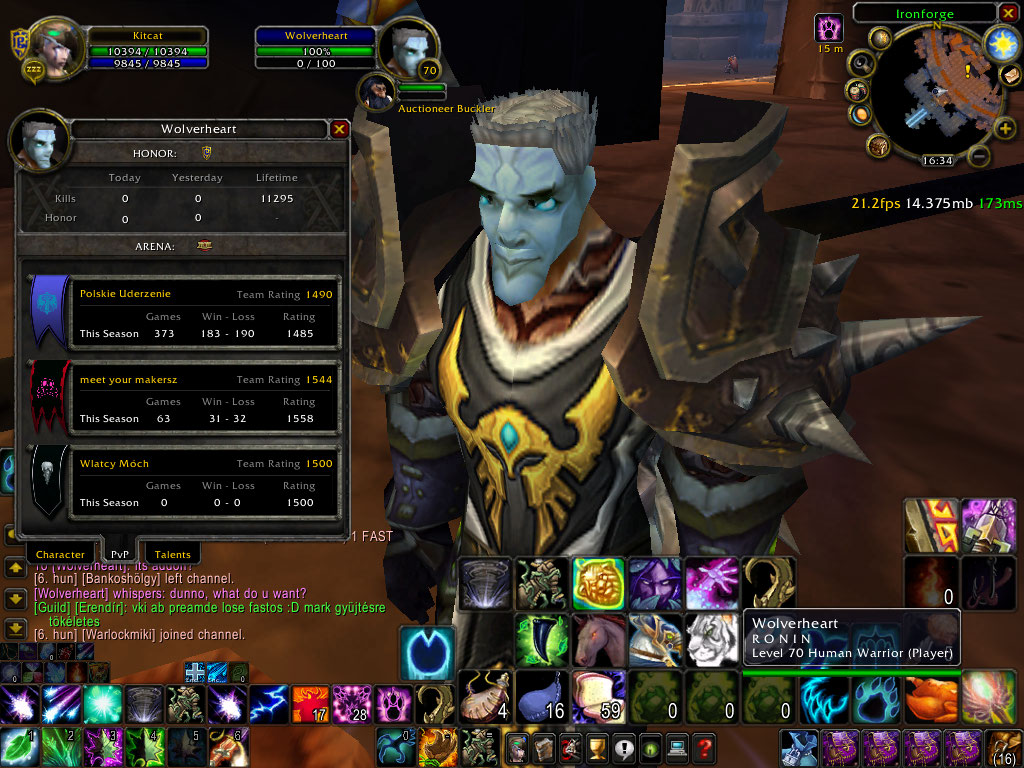Zoom out the minimap
1024x768 pixels.
pyautogui.click(x=980, y=156)
